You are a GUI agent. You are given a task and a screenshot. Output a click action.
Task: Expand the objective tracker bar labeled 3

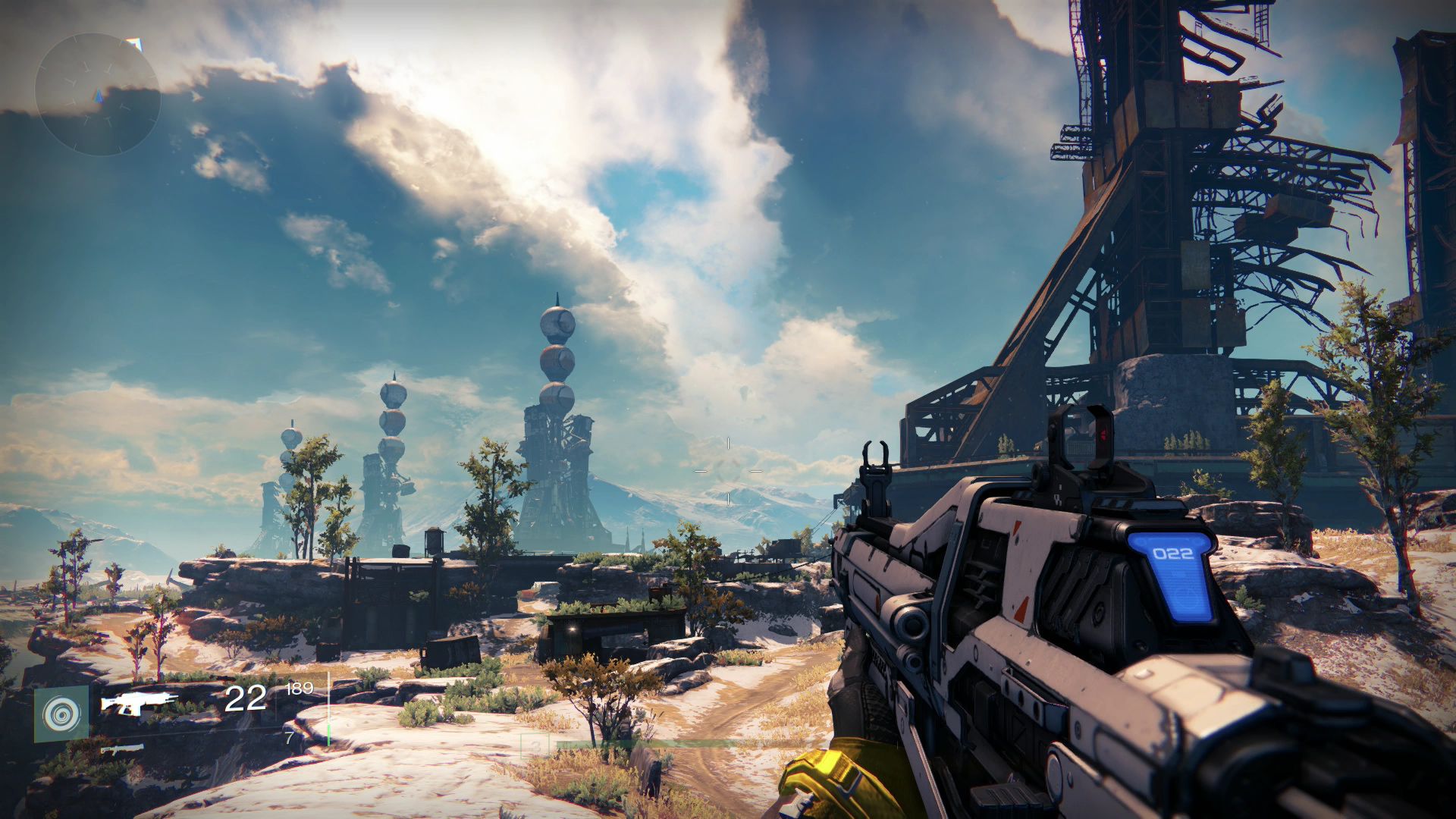[535, 745]
